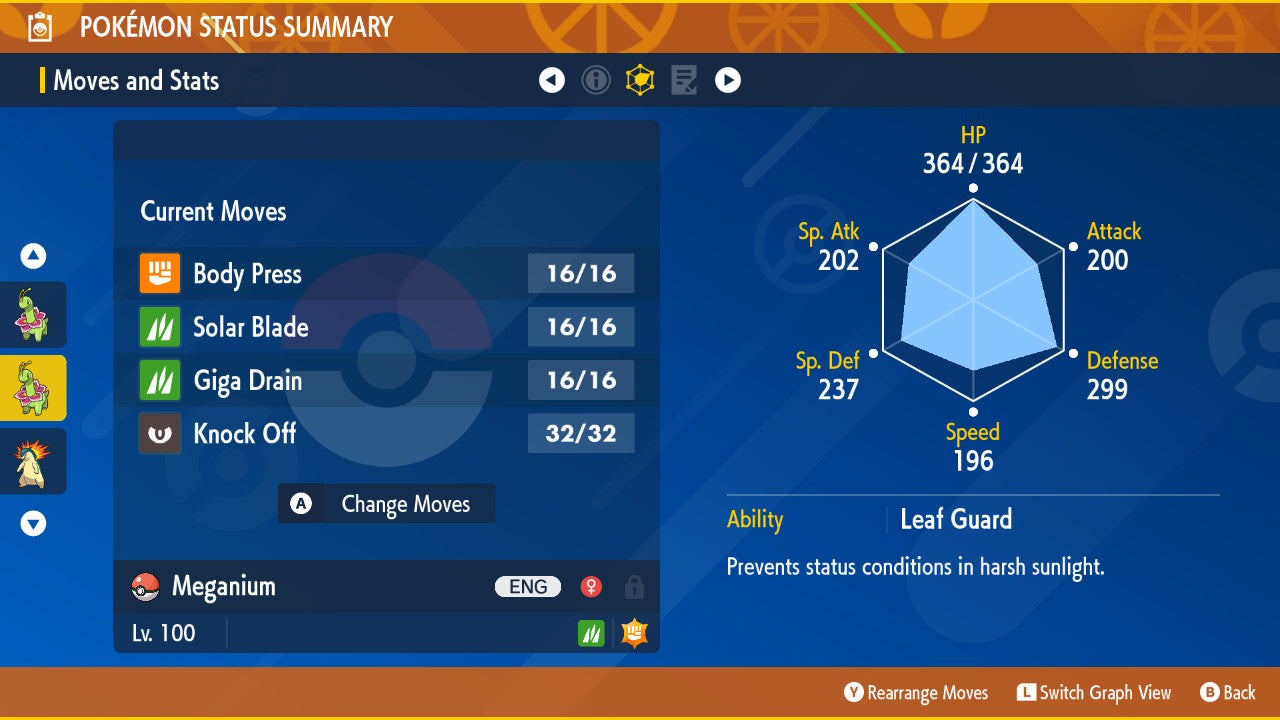Show the next Pokémon with down arrow
The height and width of the screenshot is (720, 1280).
click(33, 523)
